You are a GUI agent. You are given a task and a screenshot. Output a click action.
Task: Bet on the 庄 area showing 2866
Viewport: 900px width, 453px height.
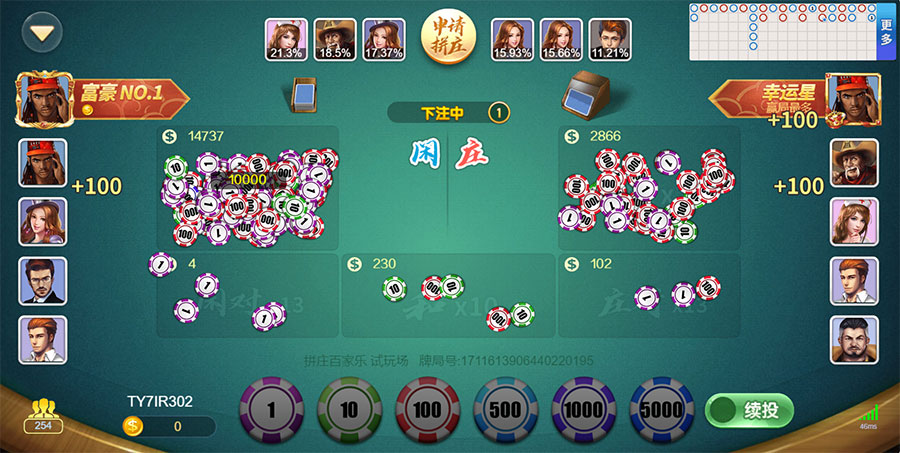[x=650, y=190]
